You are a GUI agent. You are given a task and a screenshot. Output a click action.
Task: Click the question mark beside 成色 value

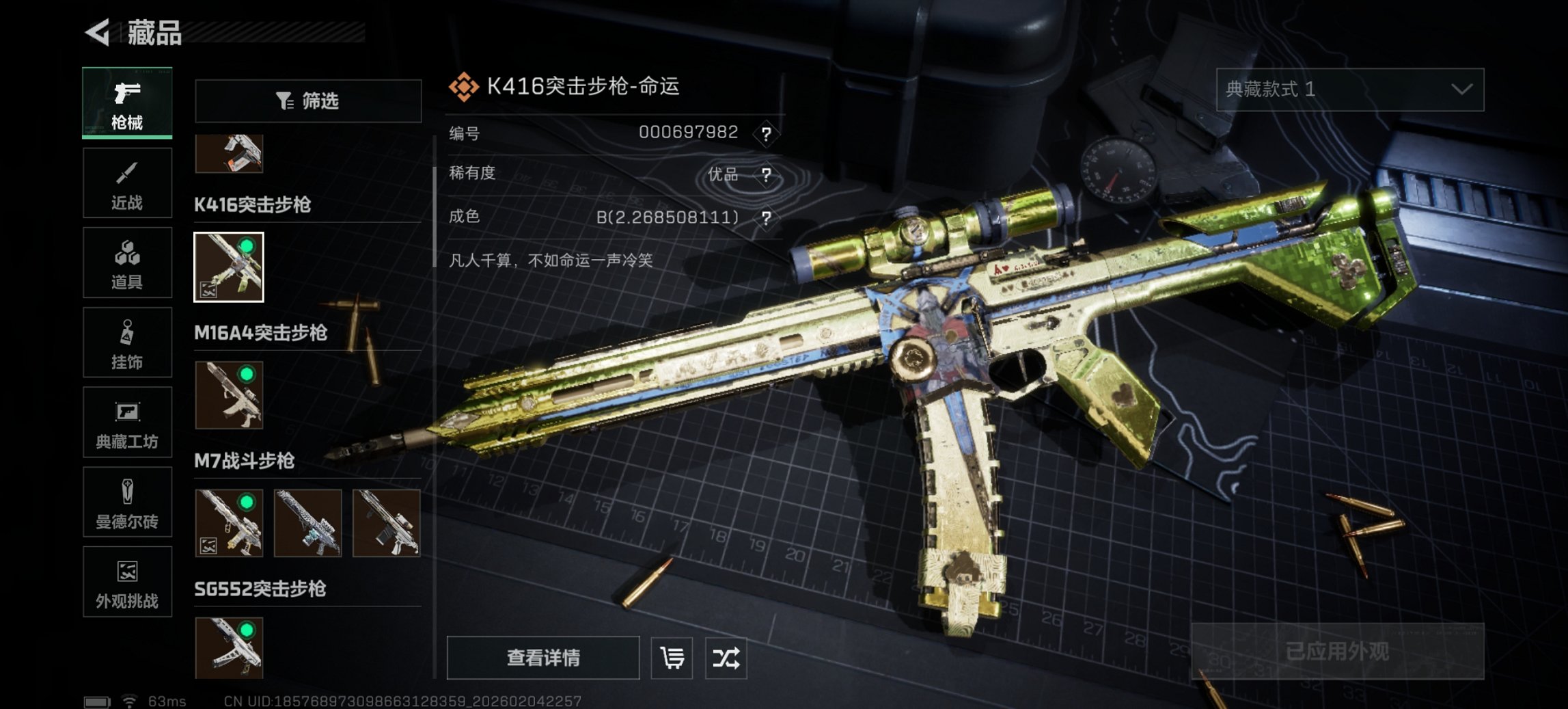click(769, 217)
